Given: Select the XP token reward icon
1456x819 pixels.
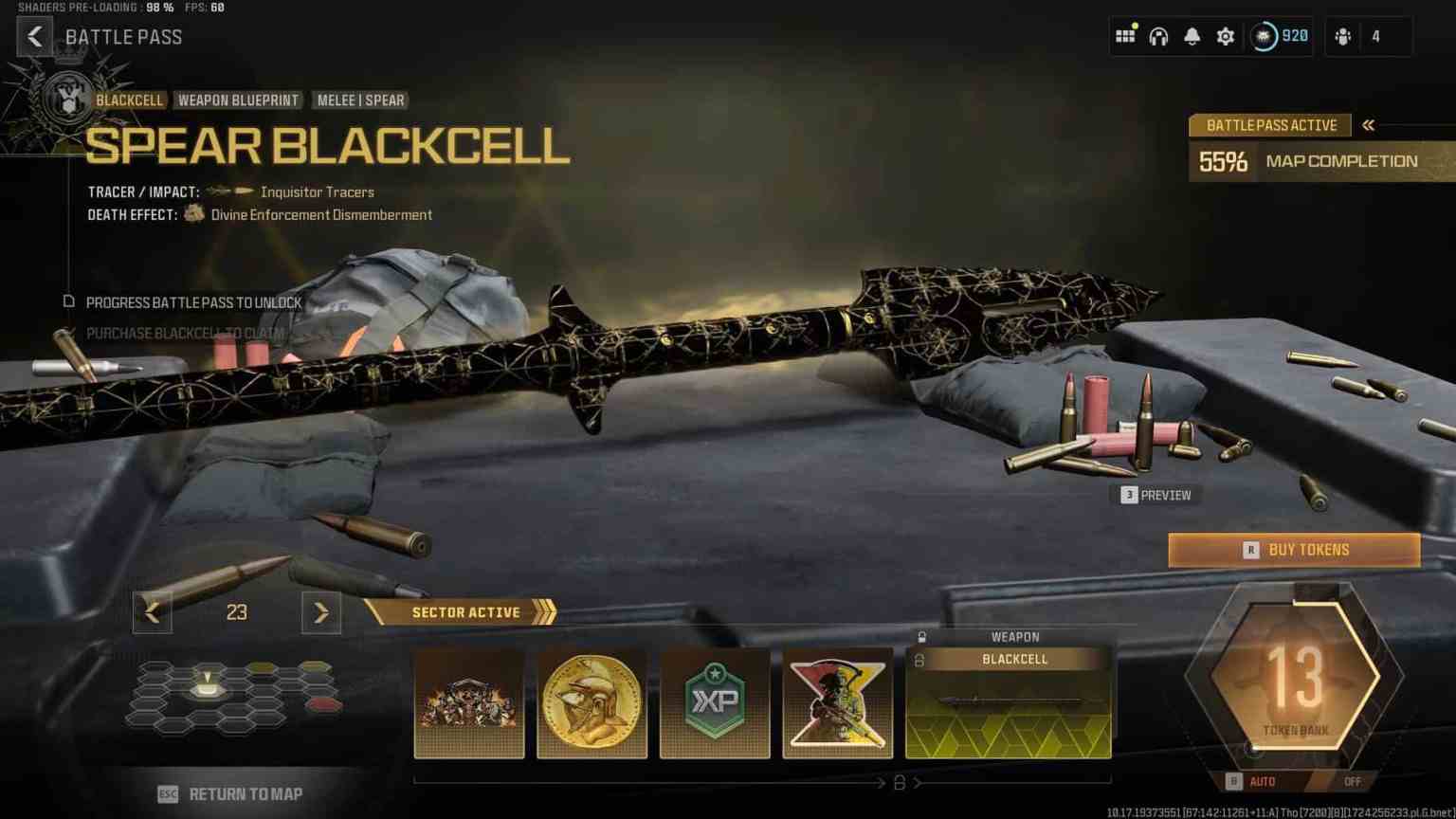Looking at the screenshot, I should point(715,702).
